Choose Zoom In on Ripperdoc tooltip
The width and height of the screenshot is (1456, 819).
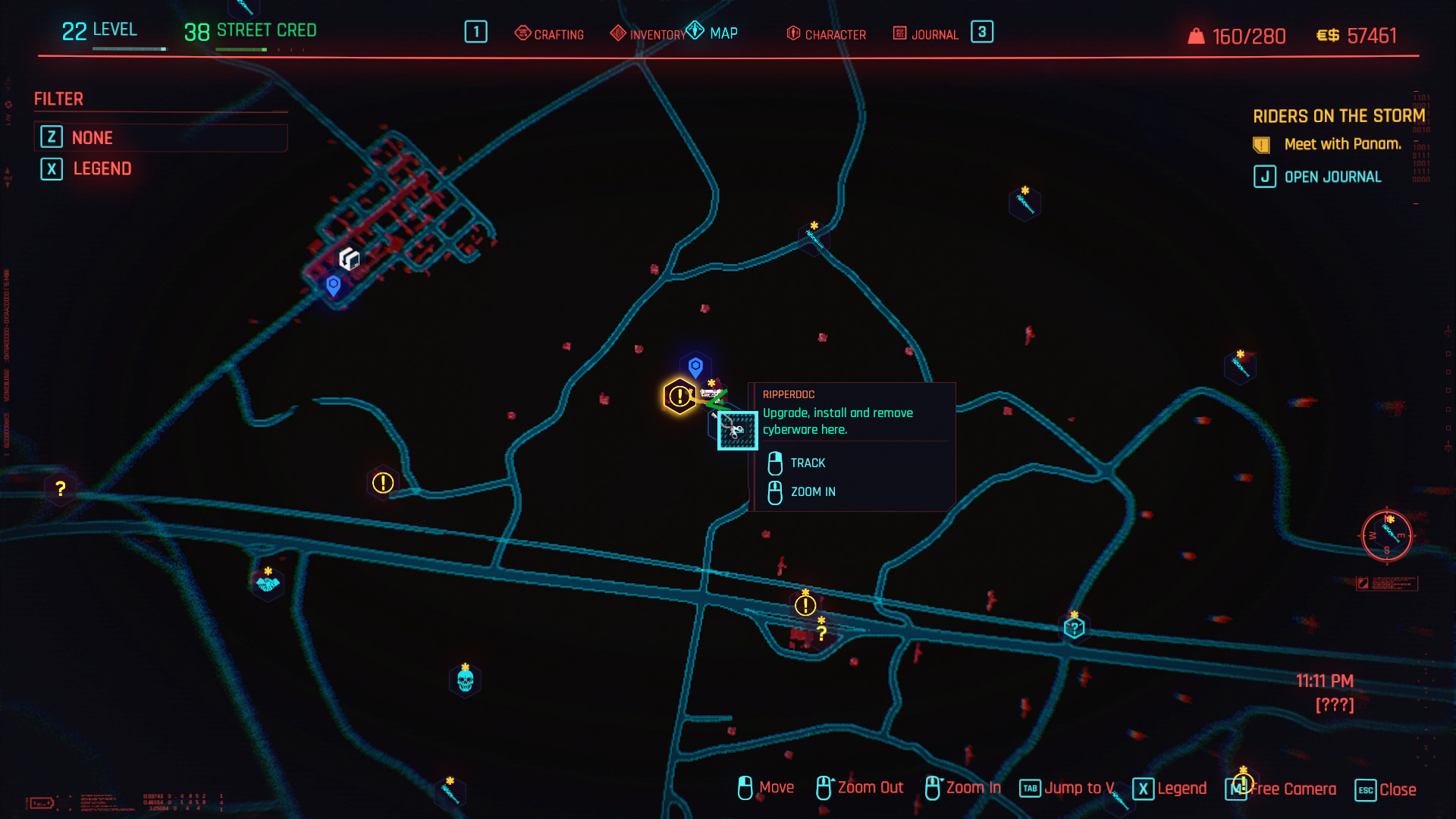[x=812, y=491]
